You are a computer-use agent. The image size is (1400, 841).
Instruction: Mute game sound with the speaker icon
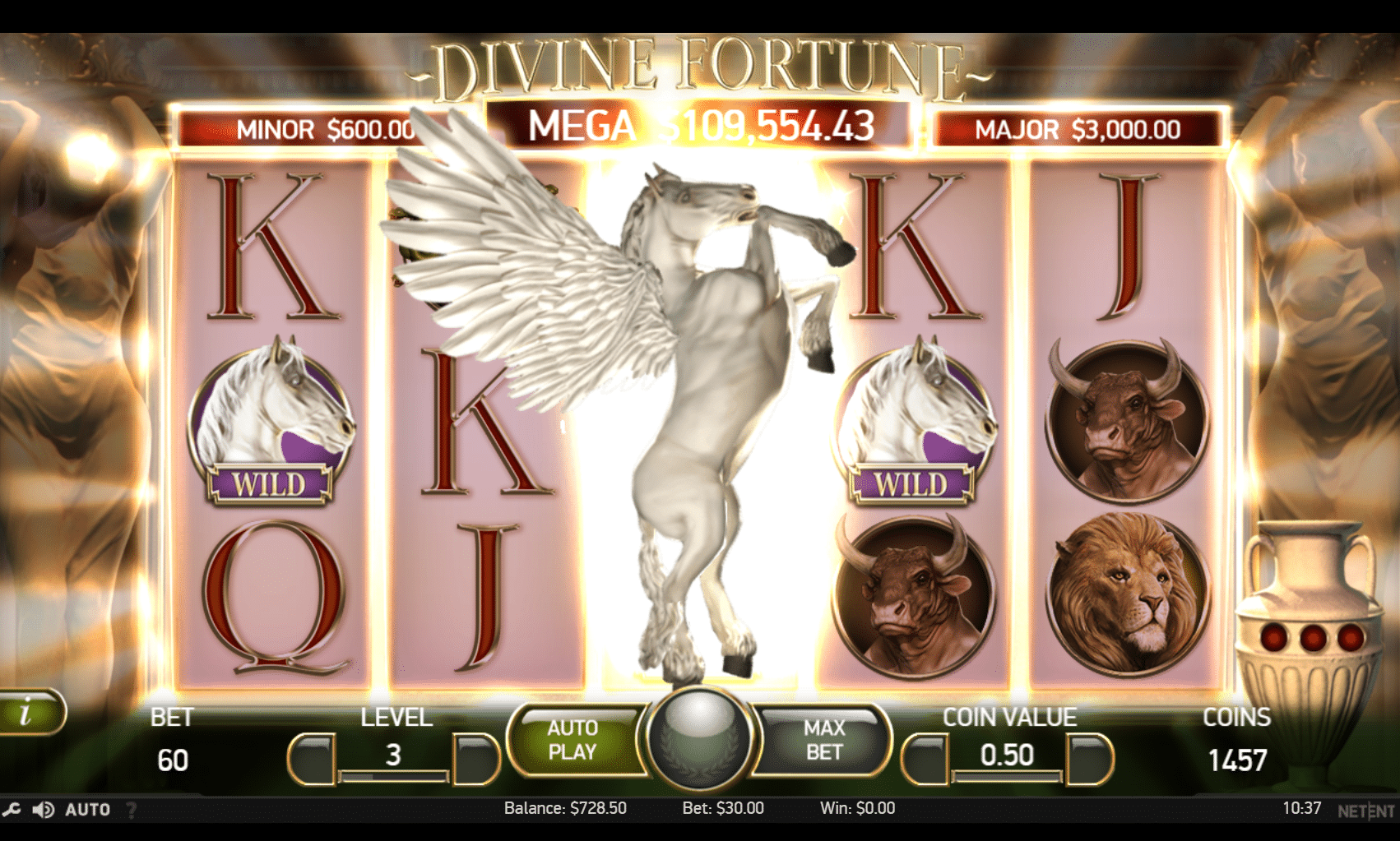pos(45,809)
